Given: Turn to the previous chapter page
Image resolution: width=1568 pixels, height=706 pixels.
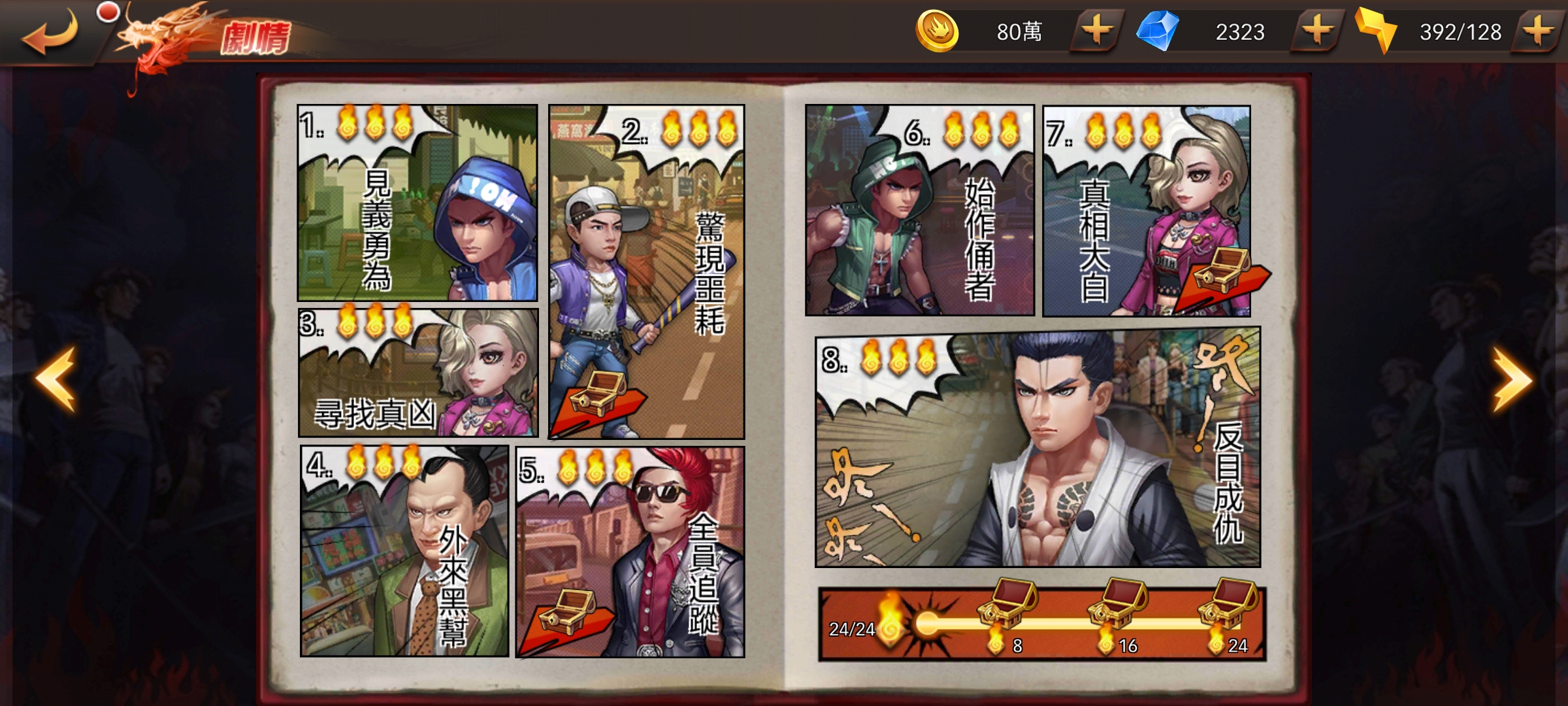Looking at the screenshot, I should coord(56,379).
